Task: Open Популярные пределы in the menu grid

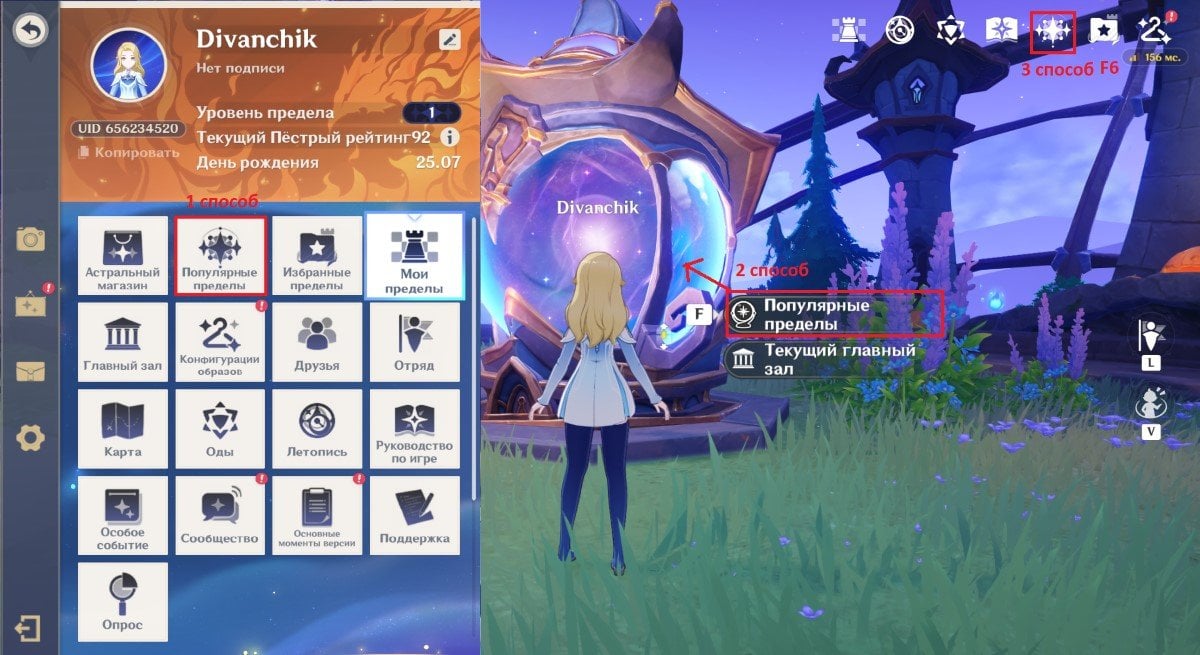Action: point(220,256)
